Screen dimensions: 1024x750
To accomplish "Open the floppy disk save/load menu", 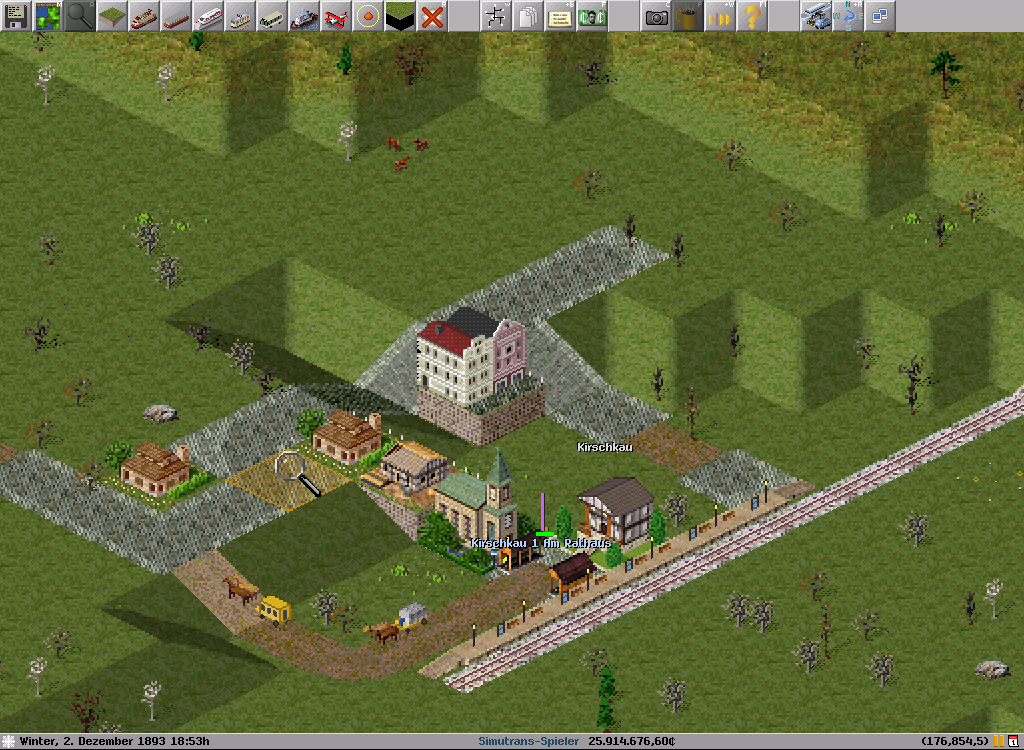I will pos(16,16).
